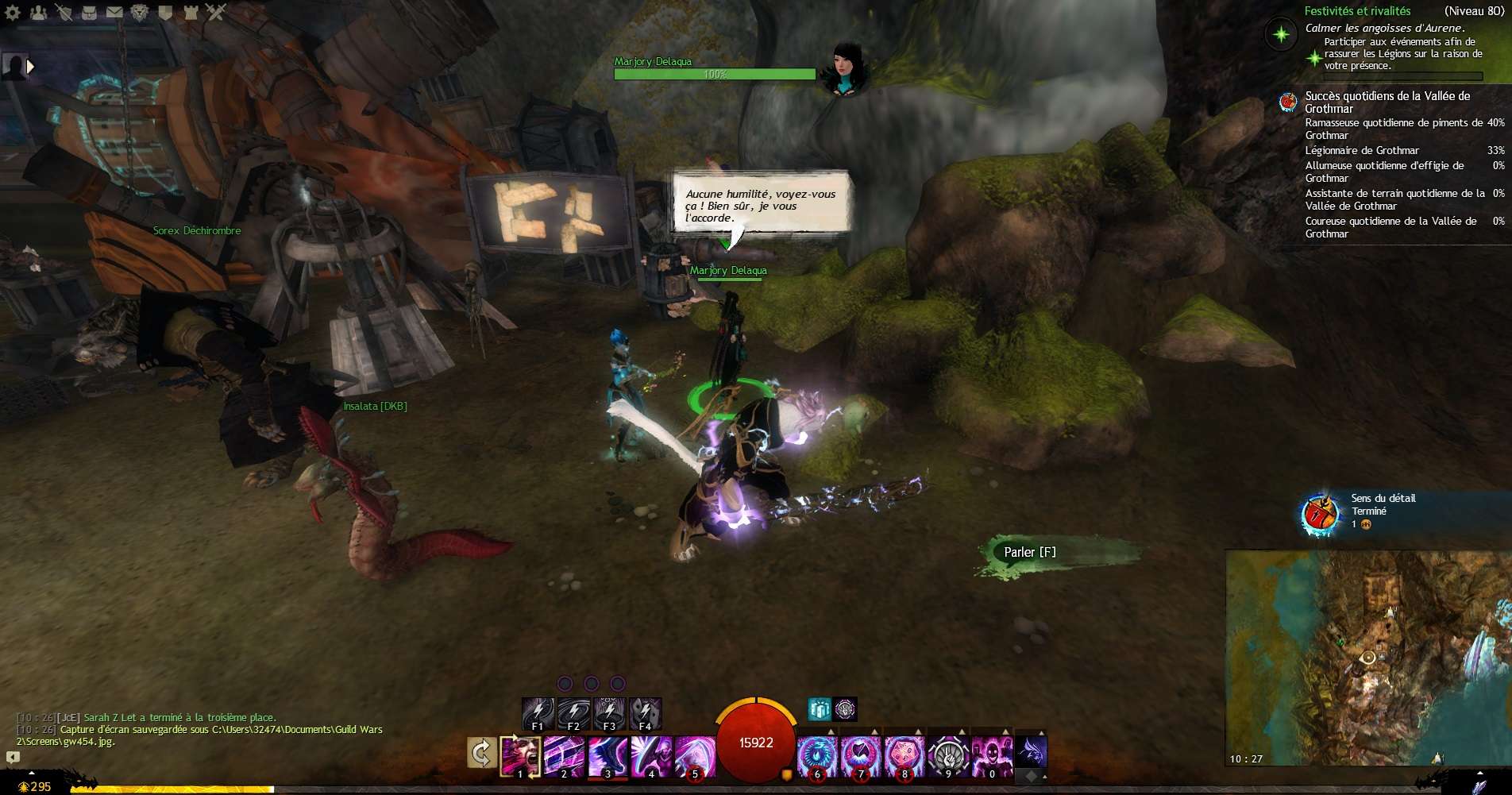This screenshot has height=795, width=1512.
Task: Use the F1 shatter skill
Action: click(538, 713)
